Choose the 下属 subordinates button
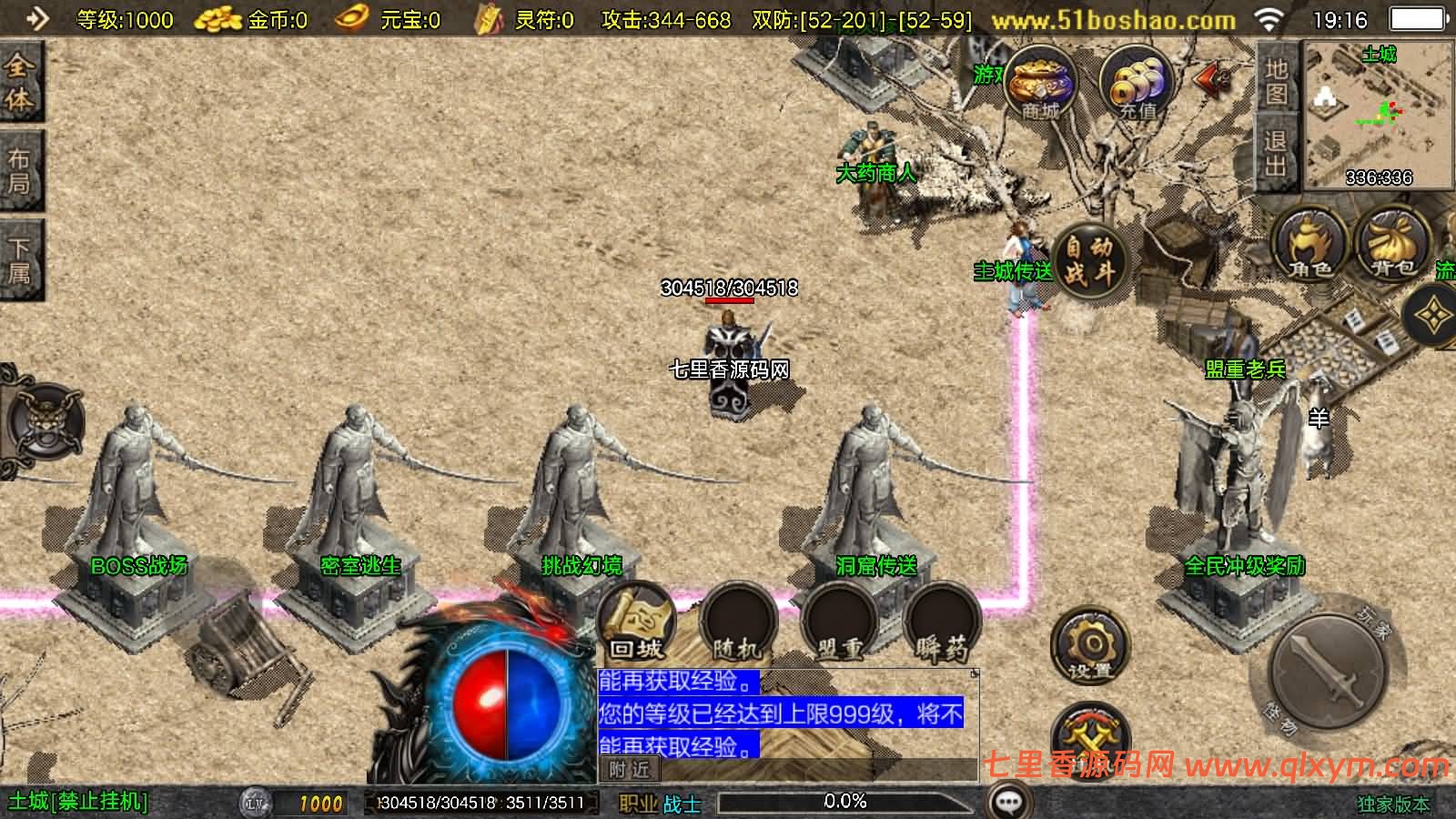This screenshot has width=1456, height=819. tap(20, 259)
